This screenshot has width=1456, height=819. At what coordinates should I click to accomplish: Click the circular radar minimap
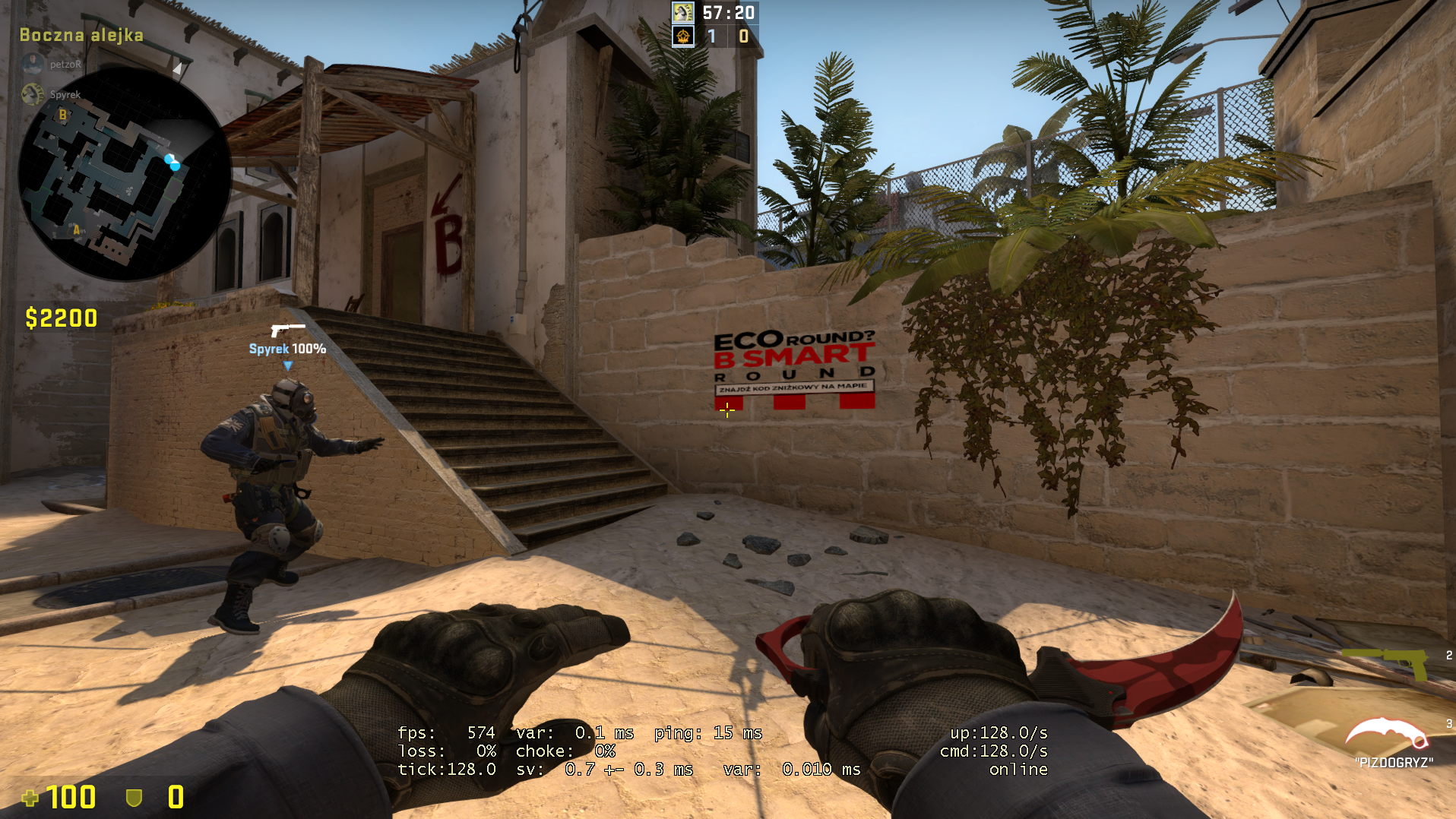[x=125, y=175]
